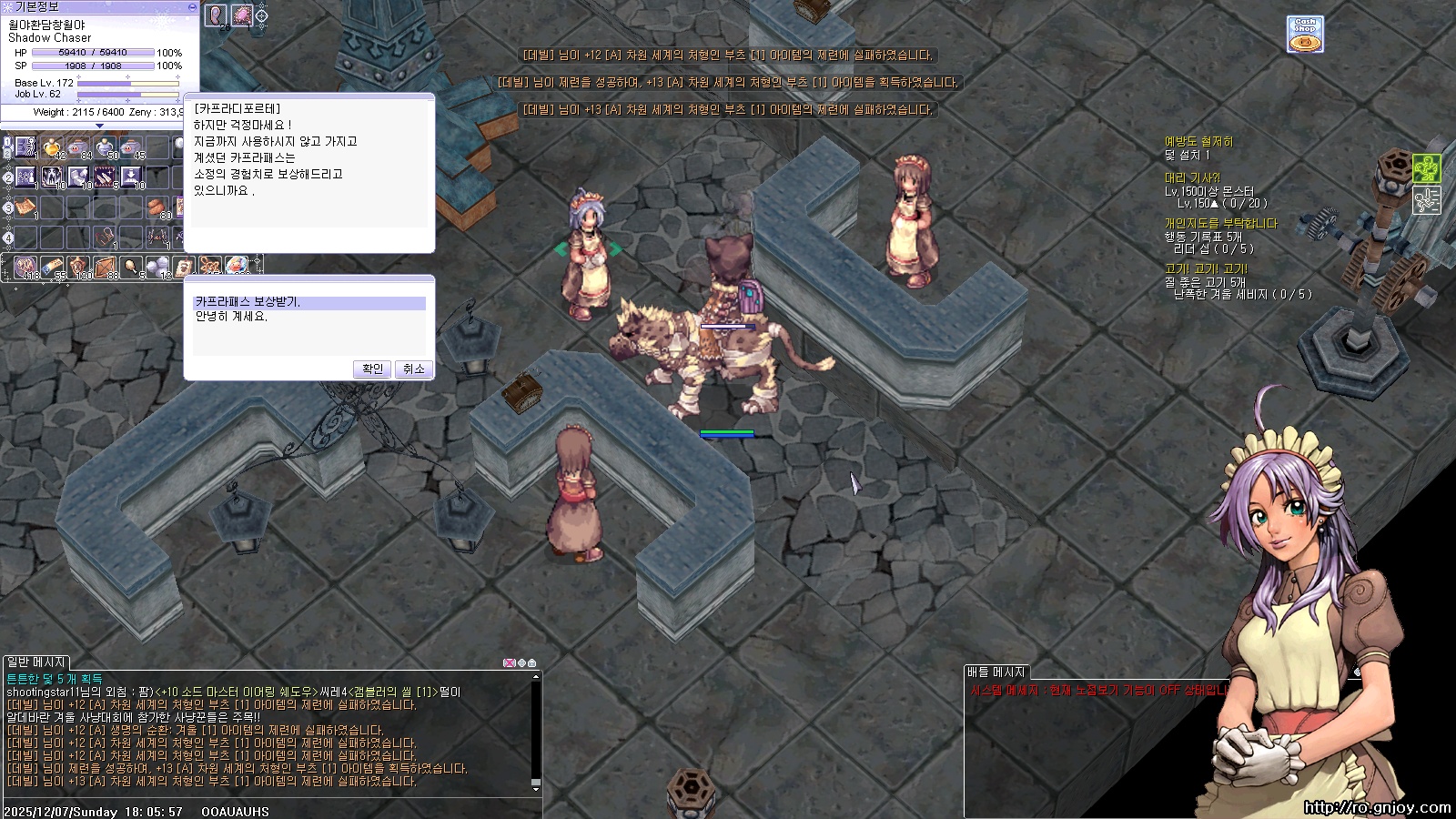1456x819 pixels.
Task: Click the pink gem buff icon
Action: (241, 15)
